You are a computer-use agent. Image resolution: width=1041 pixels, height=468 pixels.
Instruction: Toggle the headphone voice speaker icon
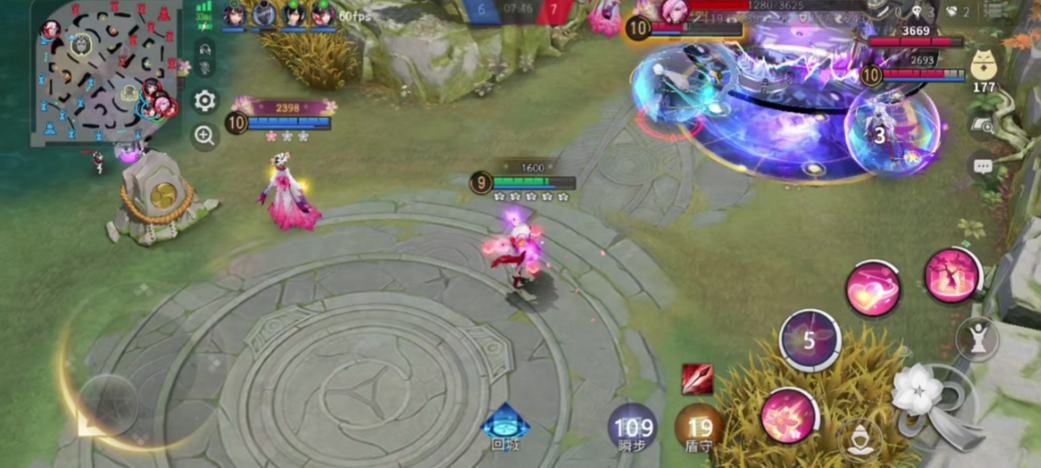click(205, 47)
